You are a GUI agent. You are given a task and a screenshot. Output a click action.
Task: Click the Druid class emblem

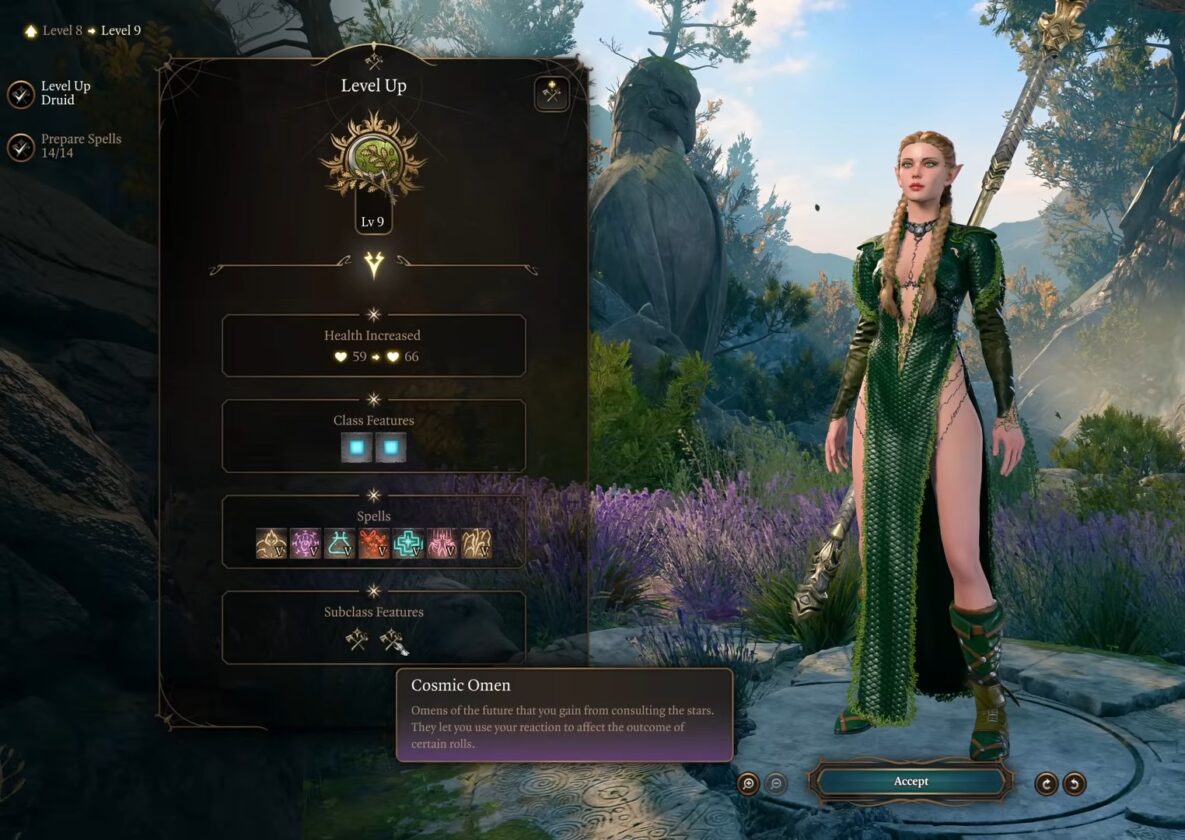pyautogui.click(x=373, y=157)
